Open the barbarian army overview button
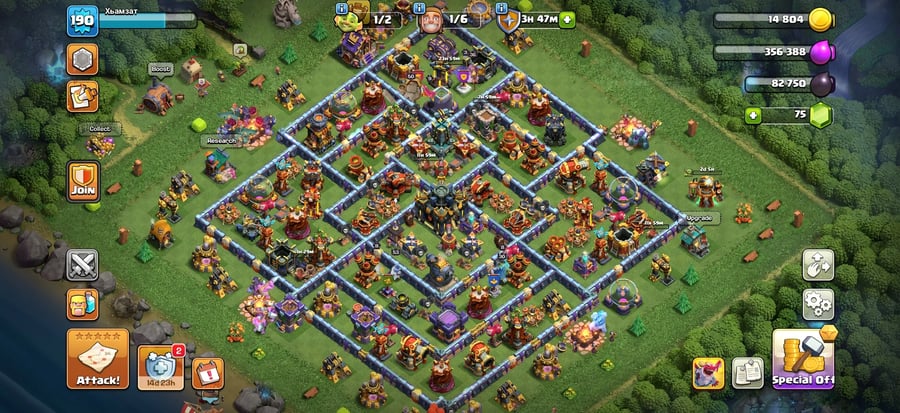 (82, 303)
